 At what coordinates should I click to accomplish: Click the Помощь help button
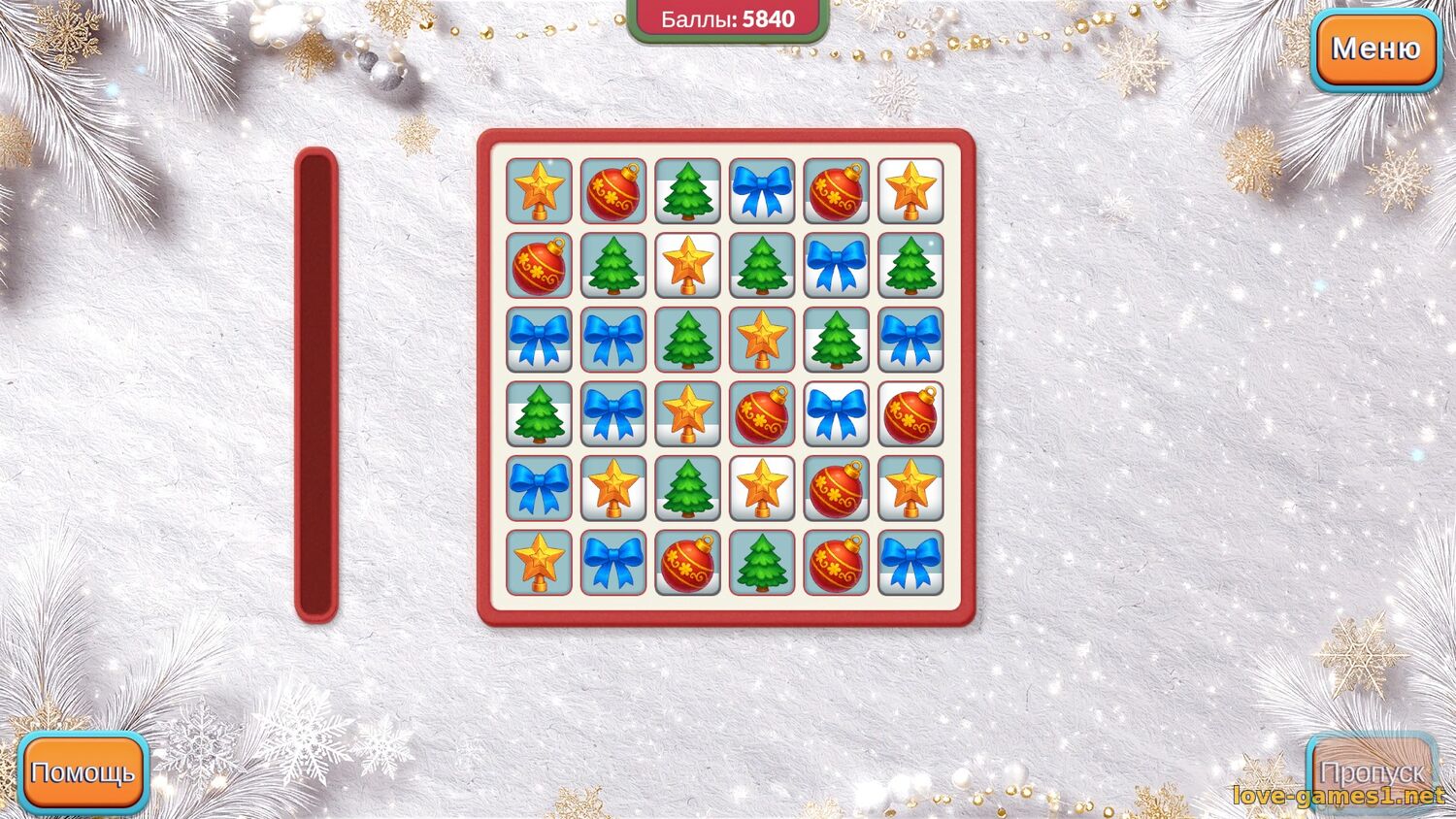[83, 772]
